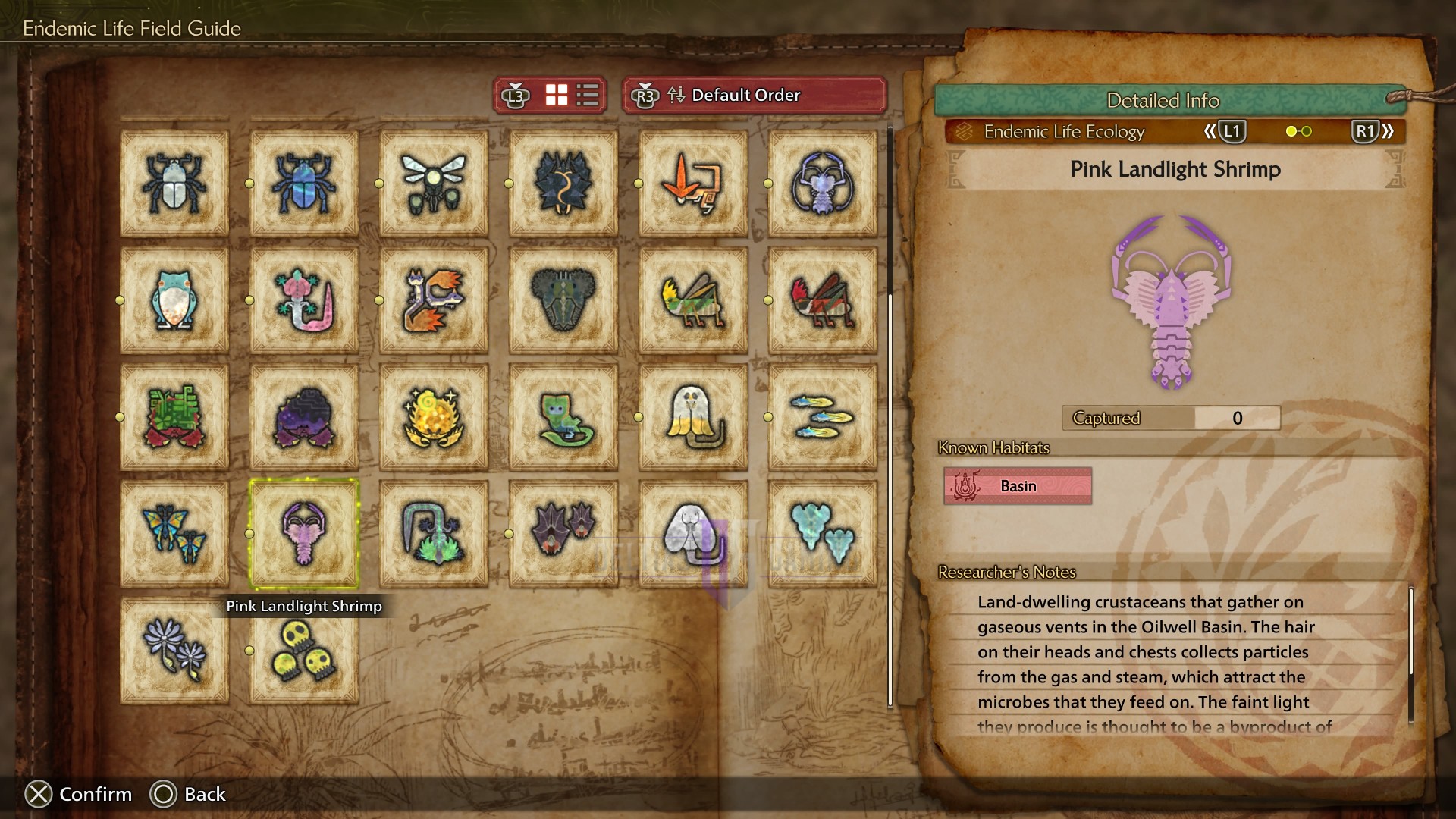Click the Endemic Life Ecology page tab
Image resolution: width=1456 pixels, height=819 pixels.
point(1063,132)
